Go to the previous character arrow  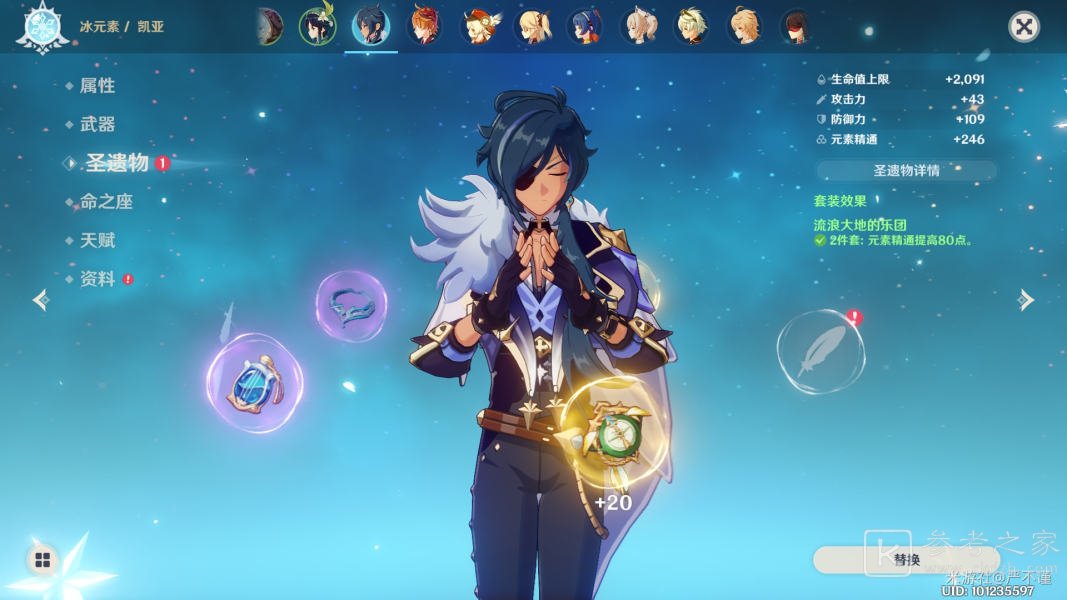pyautogui.click(x=41, y=300)
